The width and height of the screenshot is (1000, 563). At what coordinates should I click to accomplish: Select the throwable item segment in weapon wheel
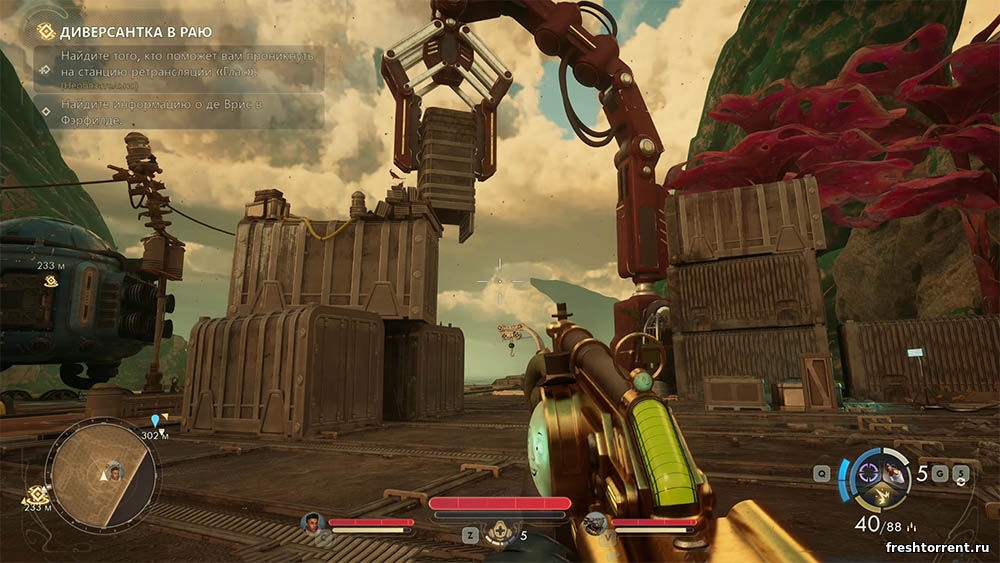[892, 475]
